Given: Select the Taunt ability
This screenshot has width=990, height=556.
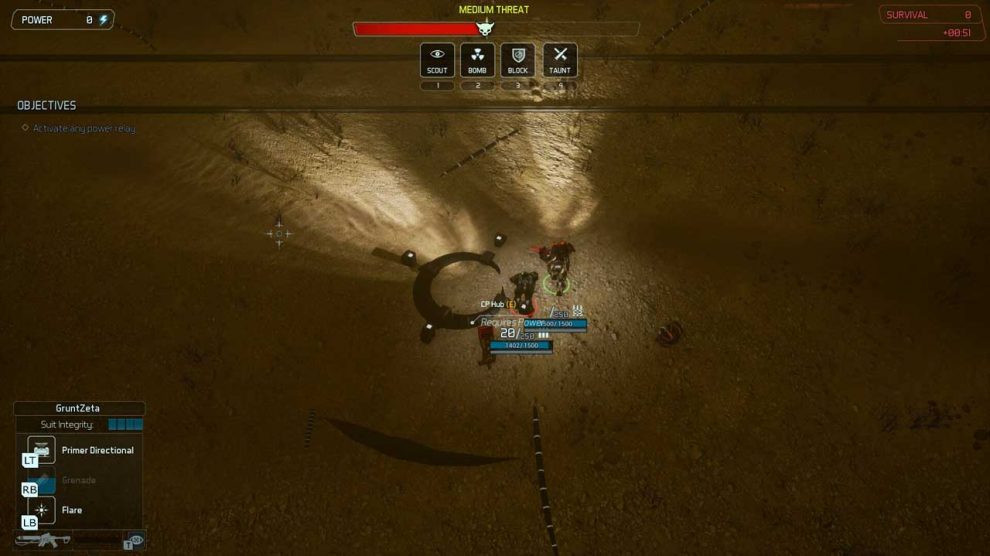Looking at the screenshot, I should 560,59.
